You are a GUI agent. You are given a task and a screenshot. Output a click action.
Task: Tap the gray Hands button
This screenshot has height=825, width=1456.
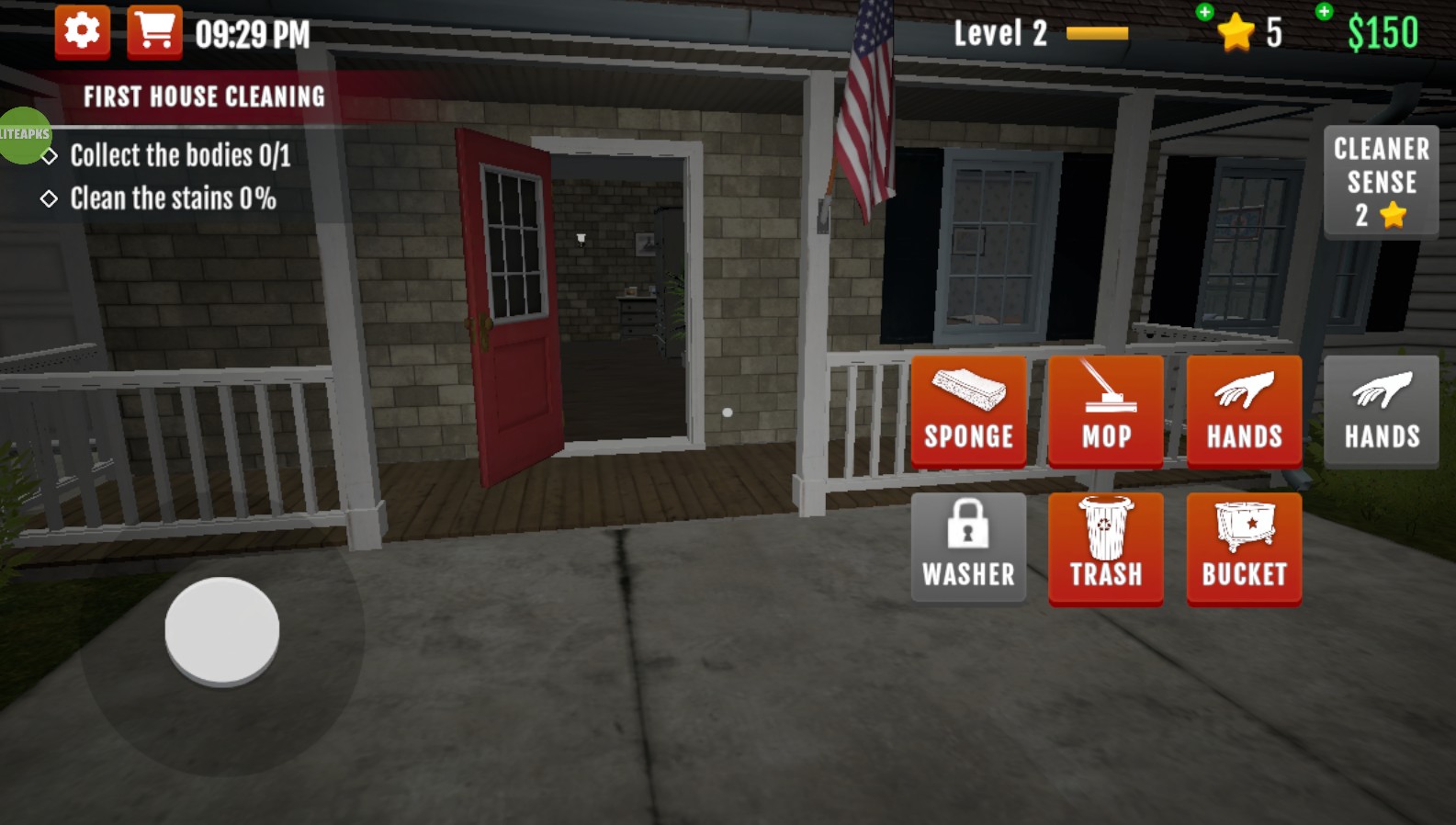(1382, 412)
